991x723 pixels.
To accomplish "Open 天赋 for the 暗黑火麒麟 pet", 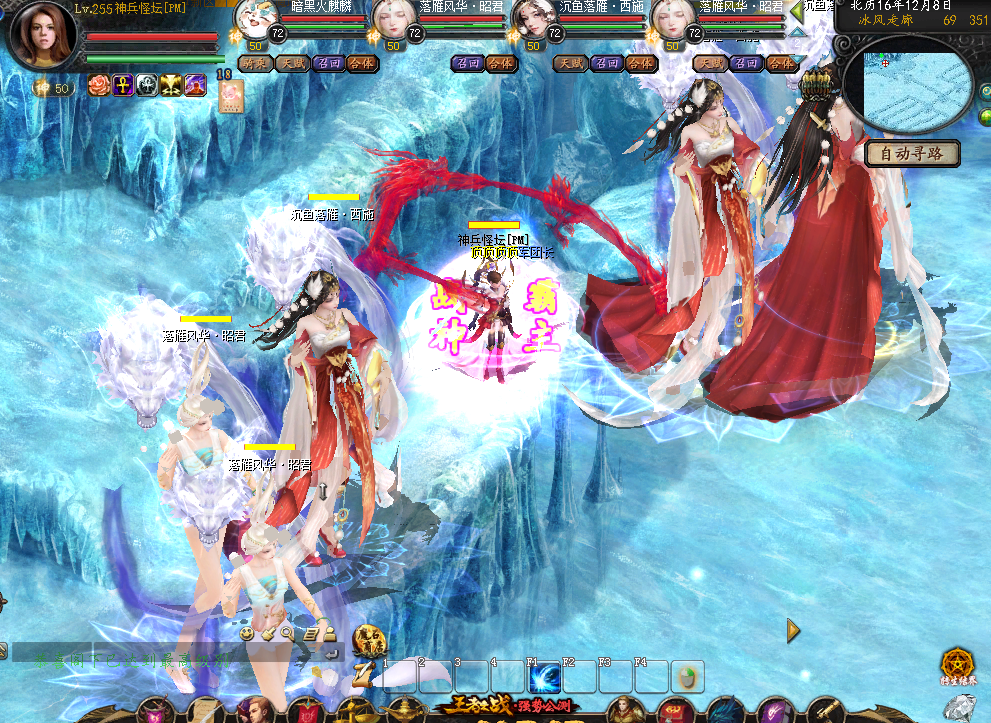I will [291, 63].
